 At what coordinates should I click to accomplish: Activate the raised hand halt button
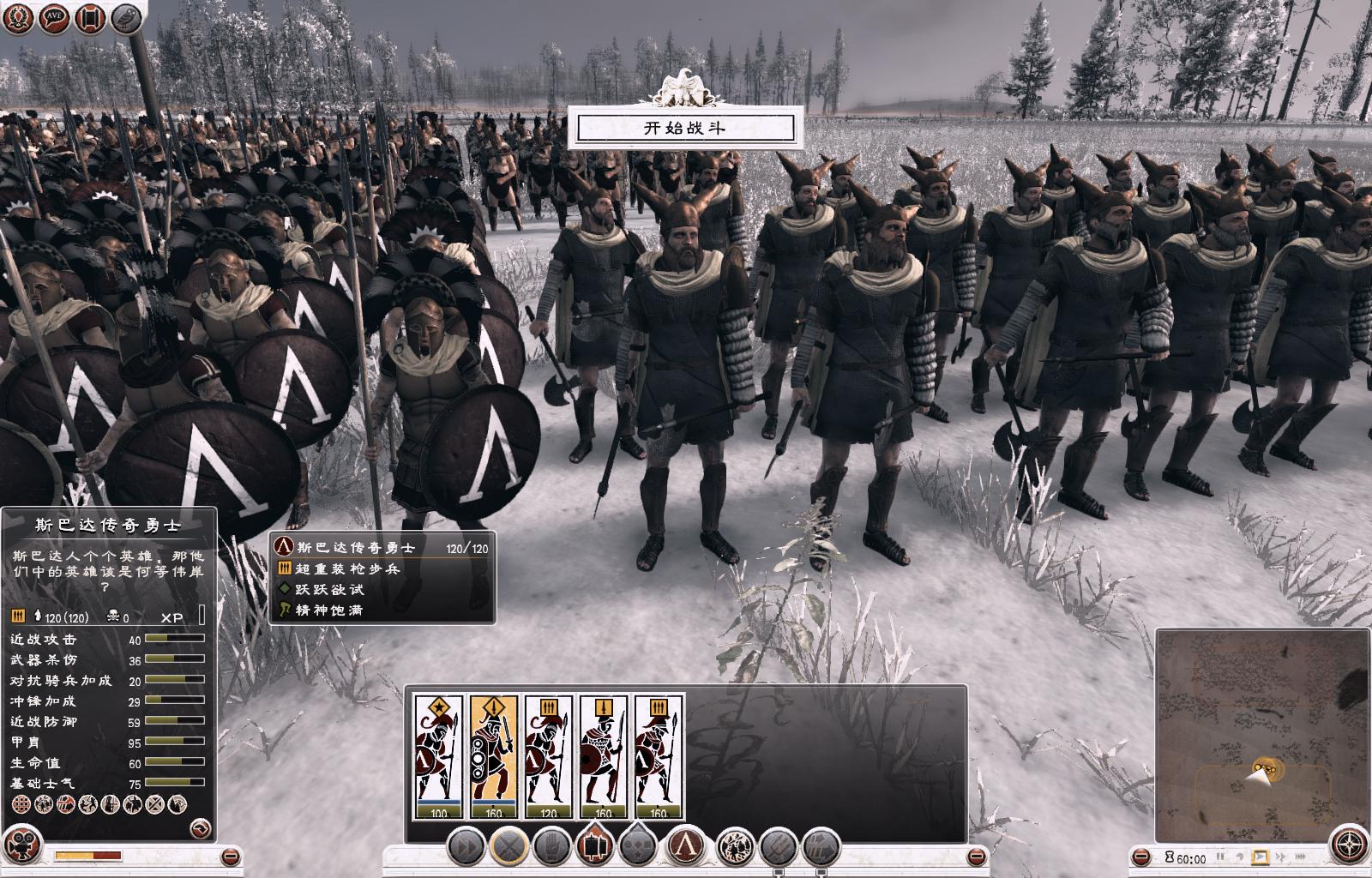pos(553,847)
